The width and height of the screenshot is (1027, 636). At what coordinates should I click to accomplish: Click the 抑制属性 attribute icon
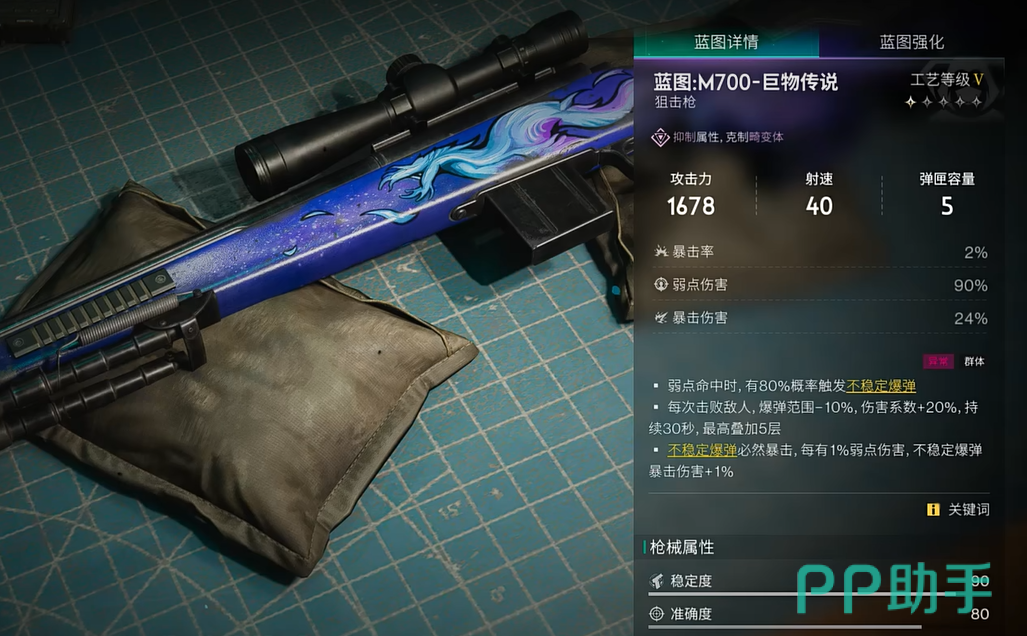tap(661, 137)
